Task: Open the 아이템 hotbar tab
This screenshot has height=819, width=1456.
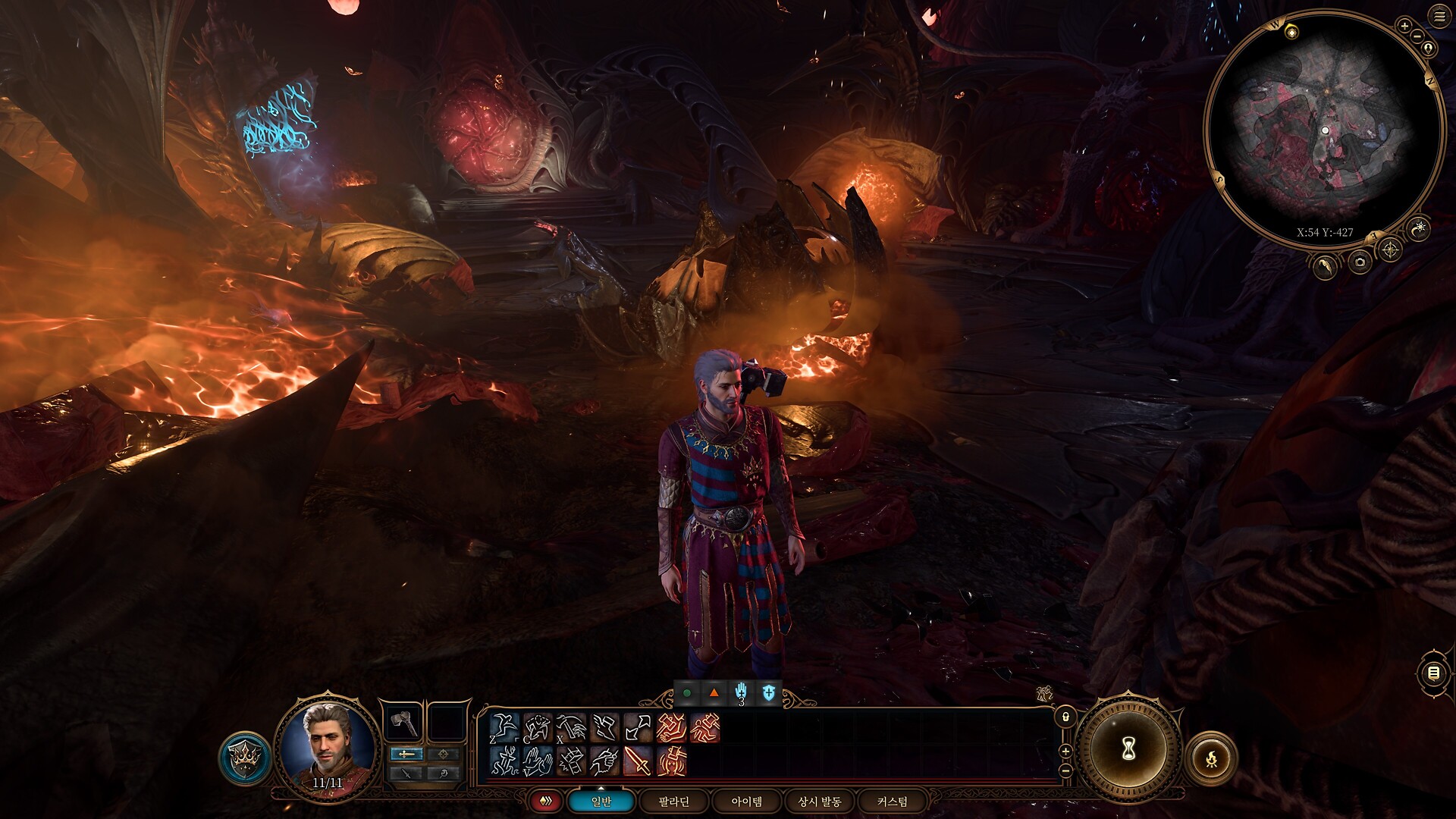Action: [x=747, y=801]
